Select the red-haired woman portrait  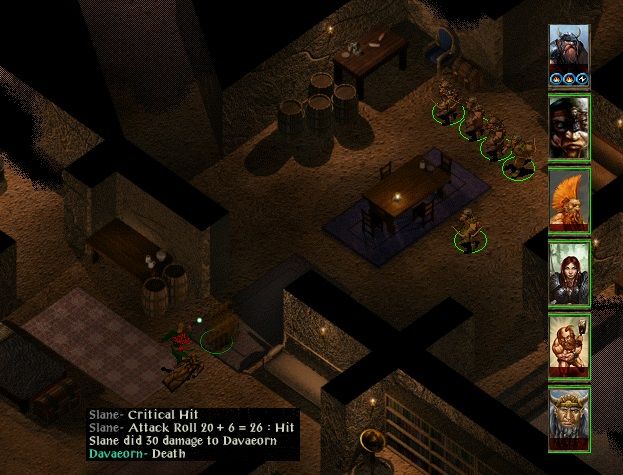(569, 273)
